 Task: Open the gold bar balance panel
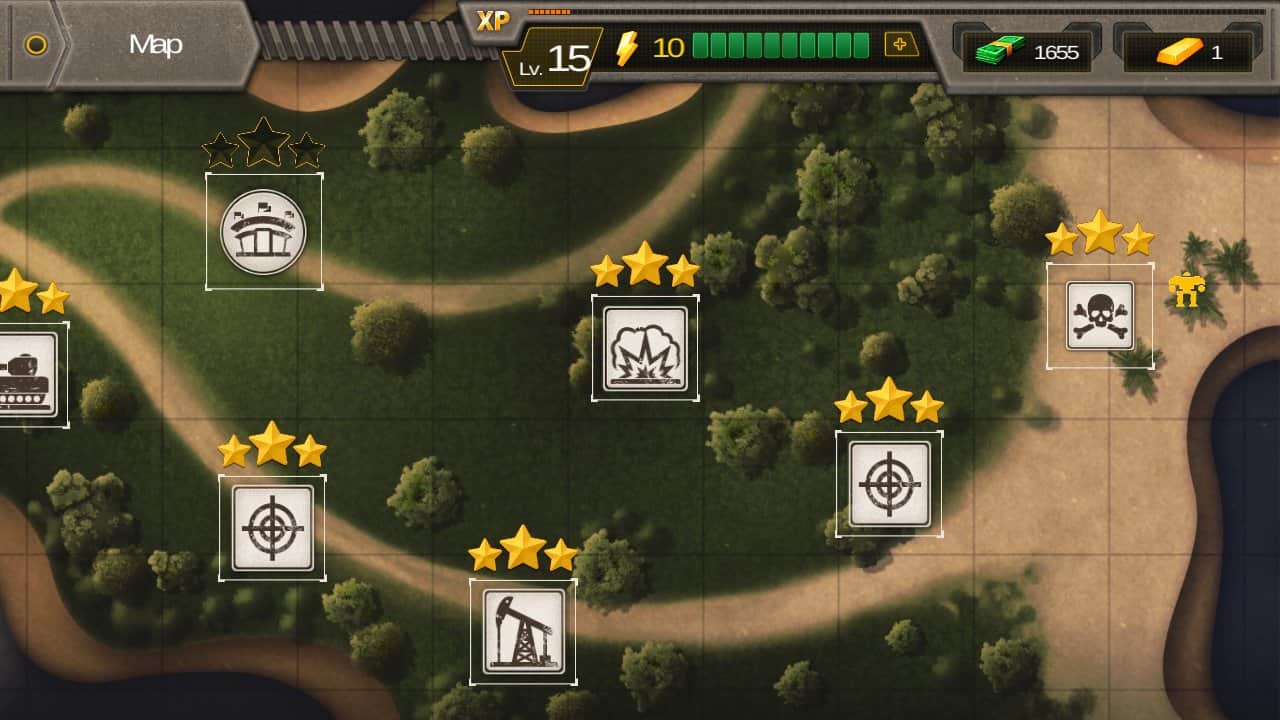pos(1188,52)
